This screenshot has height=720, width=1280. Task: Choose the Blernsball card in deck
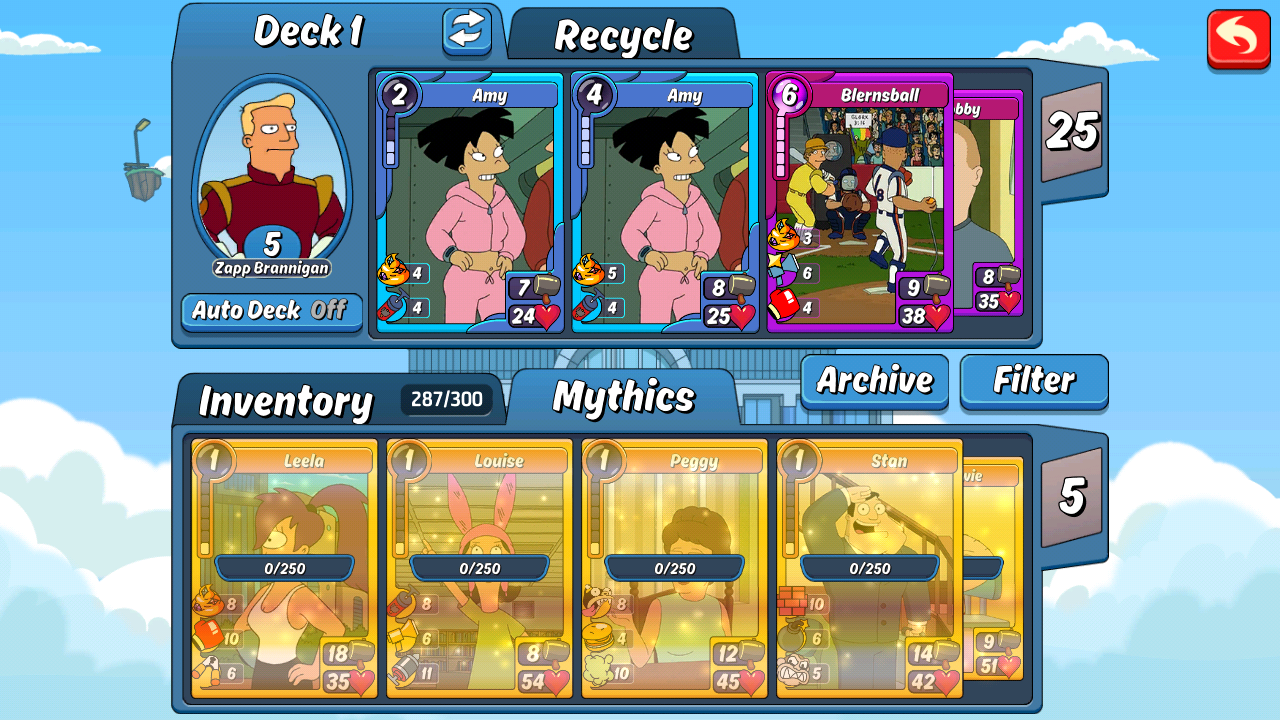[860, 203]
